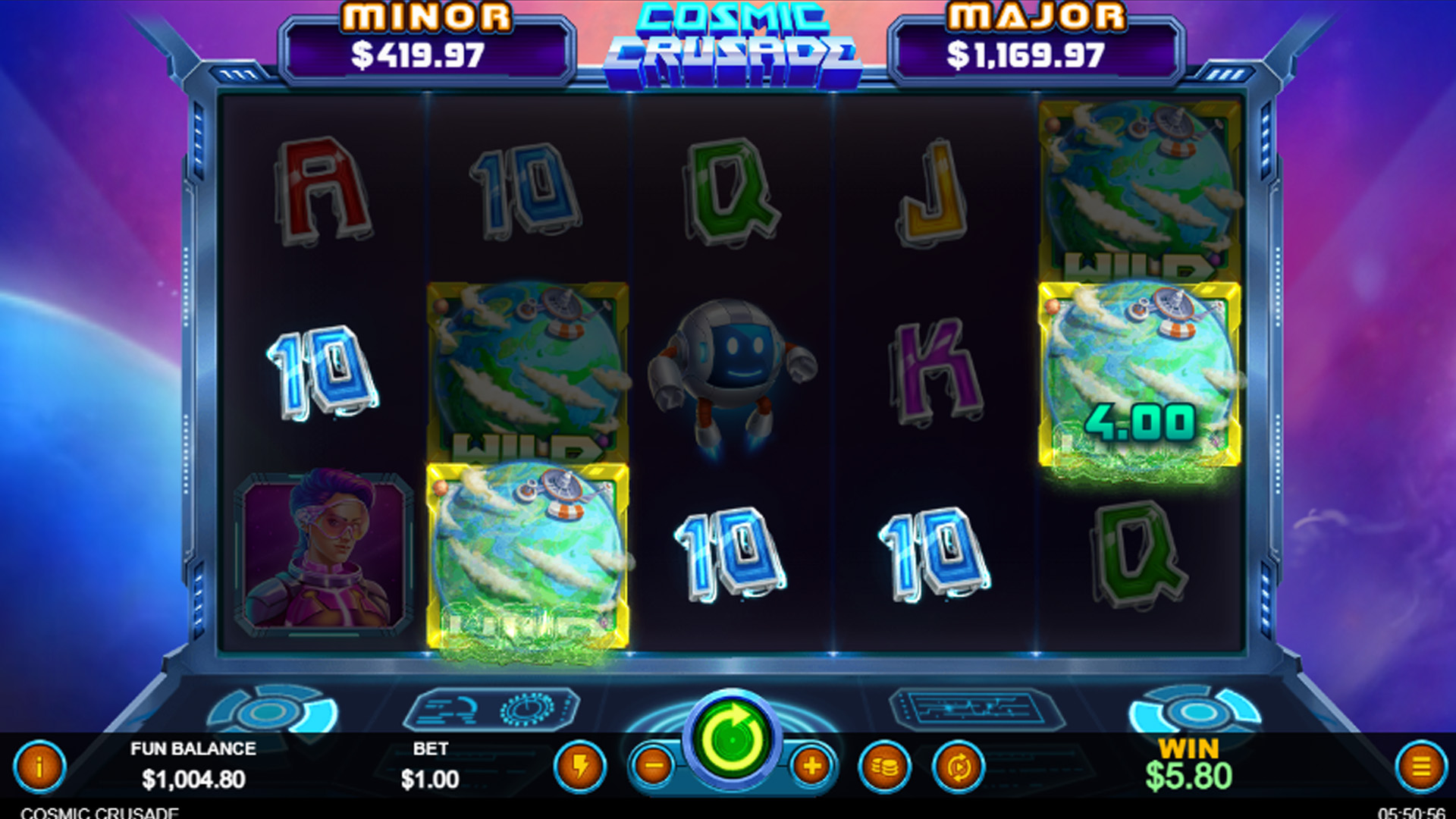Toggle the lightning bolt turbo mode
The image size is (1456, 819).
click(x=580, y=767)
